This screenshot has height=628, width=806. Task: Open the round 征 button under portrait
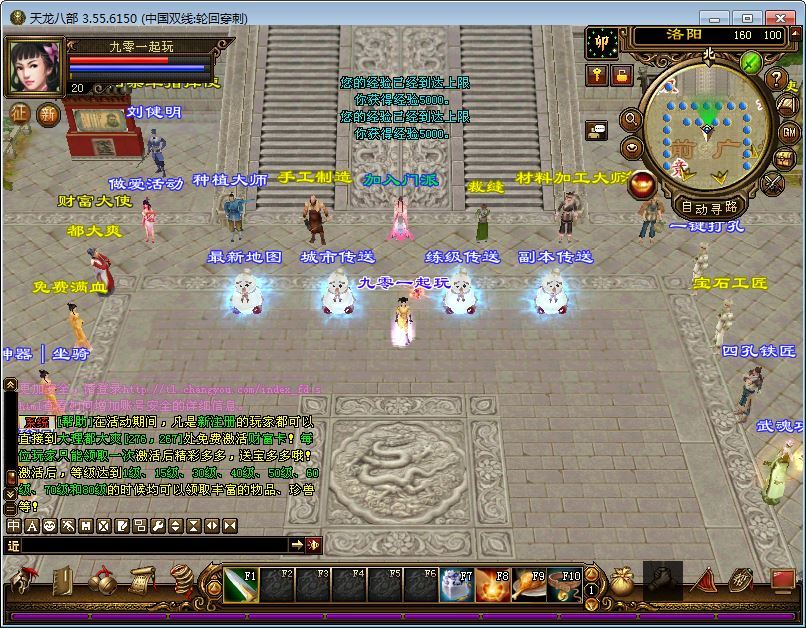point(20,113)
